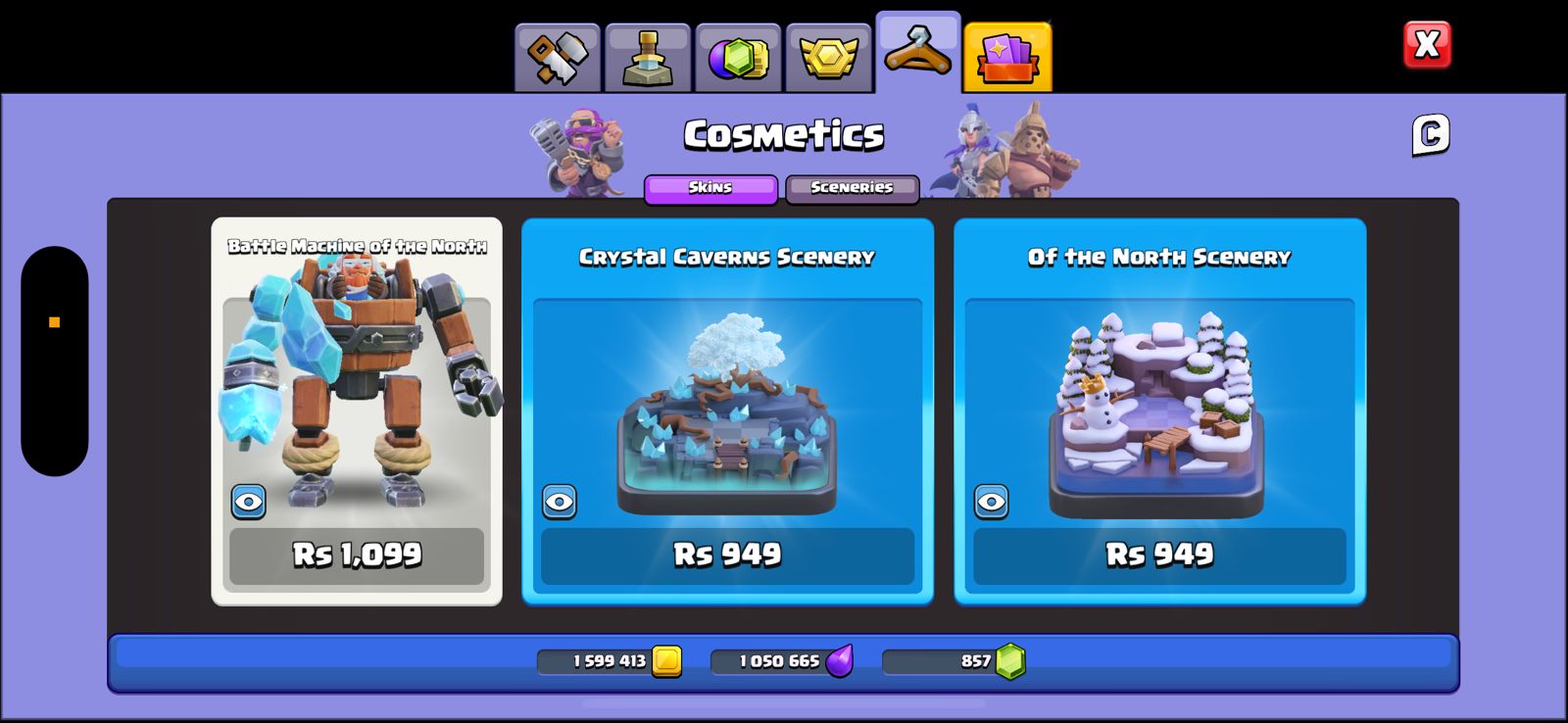Click the X close button
Image resolution: width=1568 pixels, height=723 pixels.
[1426, 43]
